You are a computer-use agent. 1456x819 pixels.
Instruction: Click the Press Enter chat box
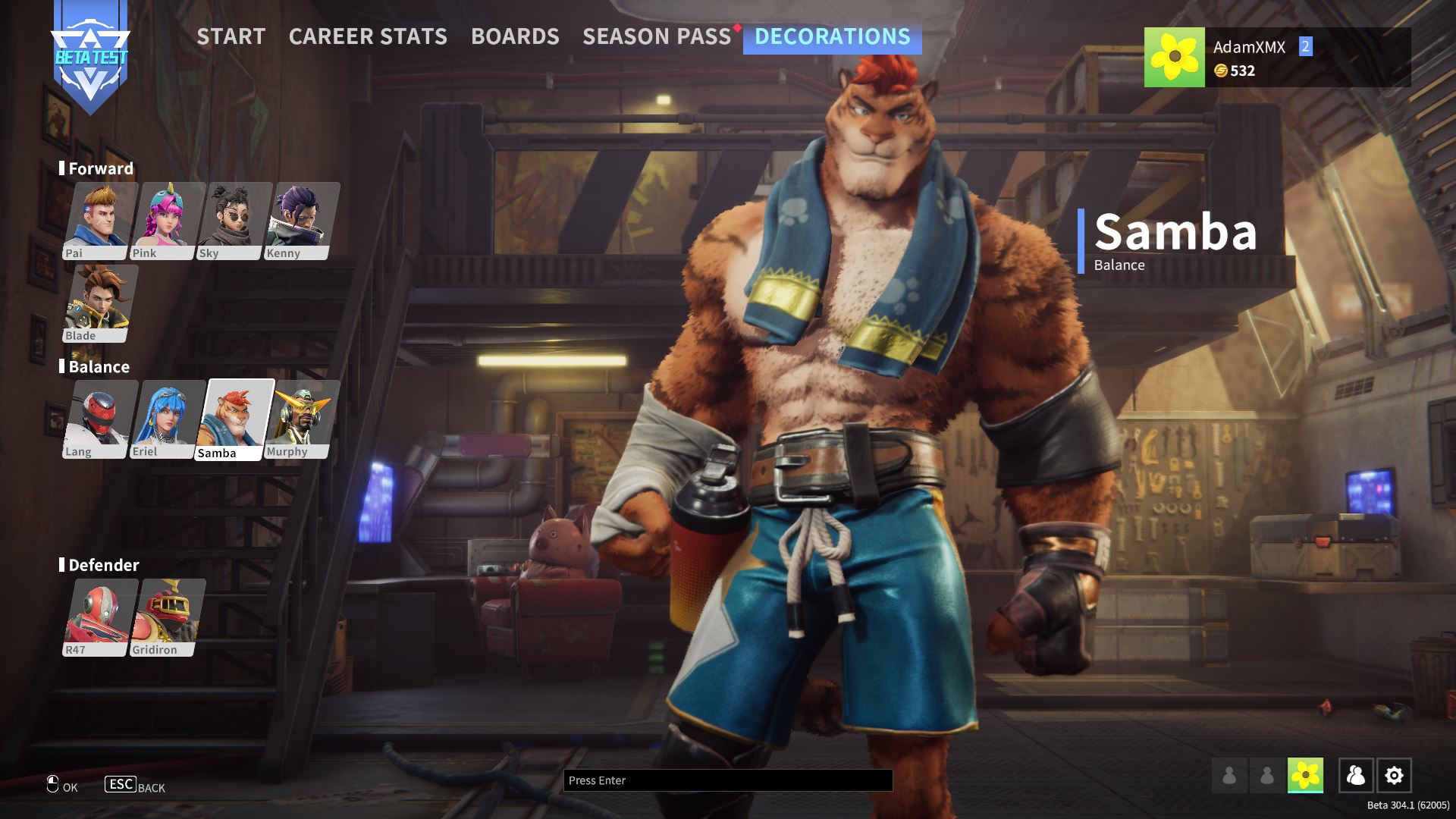[727, 780]
